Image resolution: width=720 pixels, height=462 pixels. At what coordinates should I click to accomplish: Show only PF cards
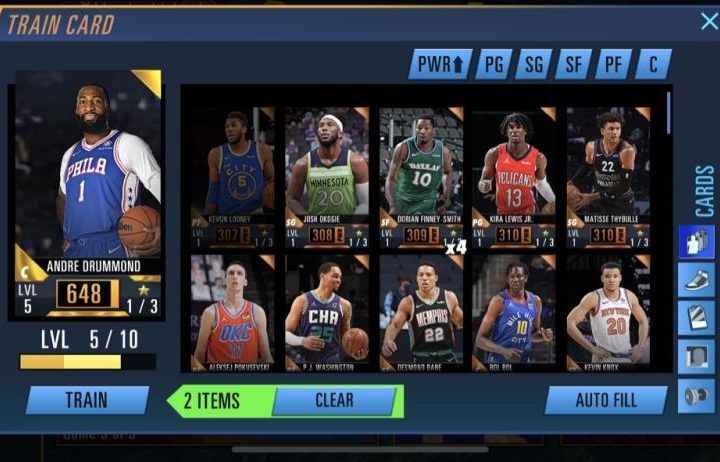coord(613,65)
